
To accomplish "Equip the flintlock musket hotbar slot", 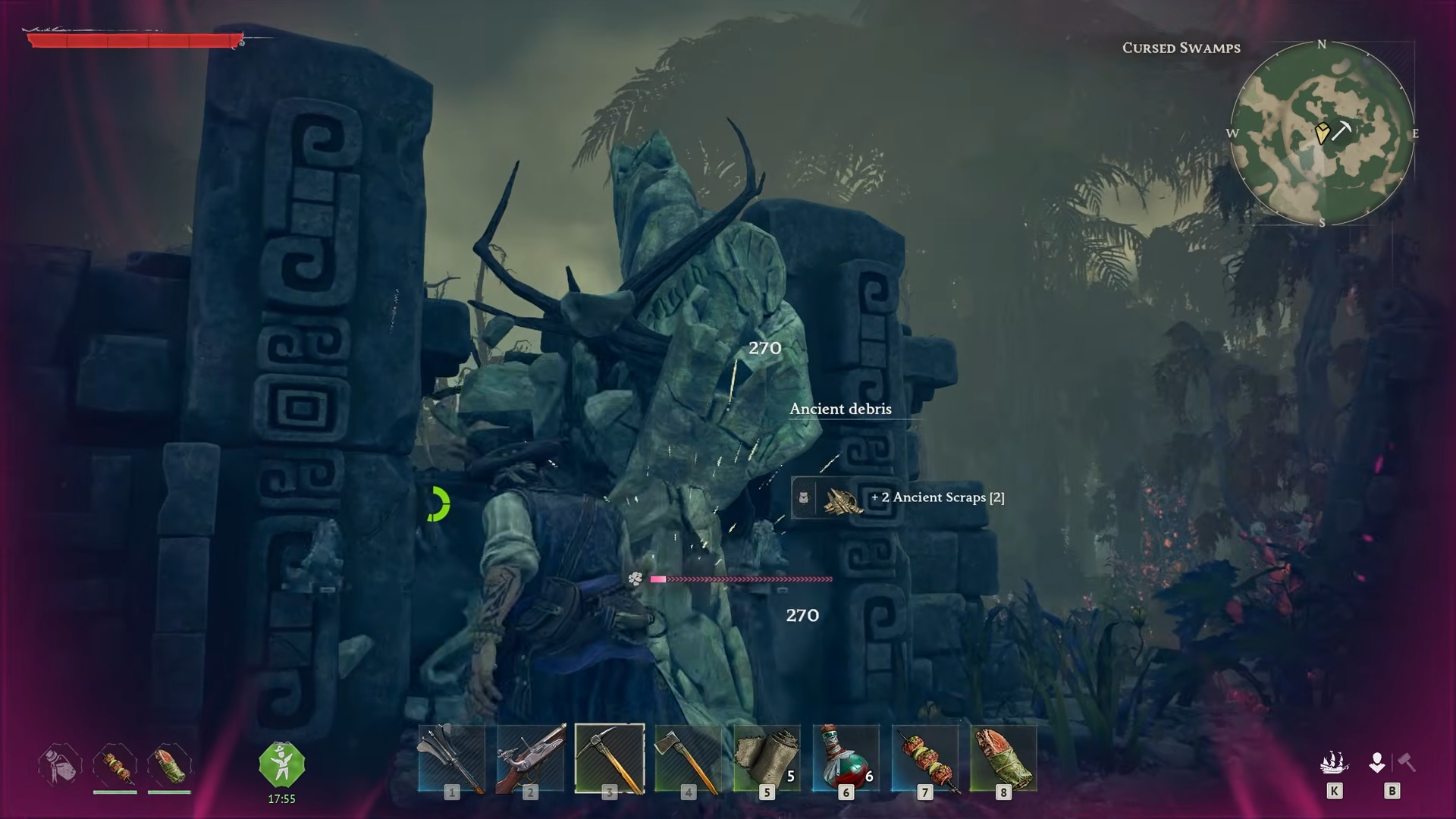I will pos(531,758).
